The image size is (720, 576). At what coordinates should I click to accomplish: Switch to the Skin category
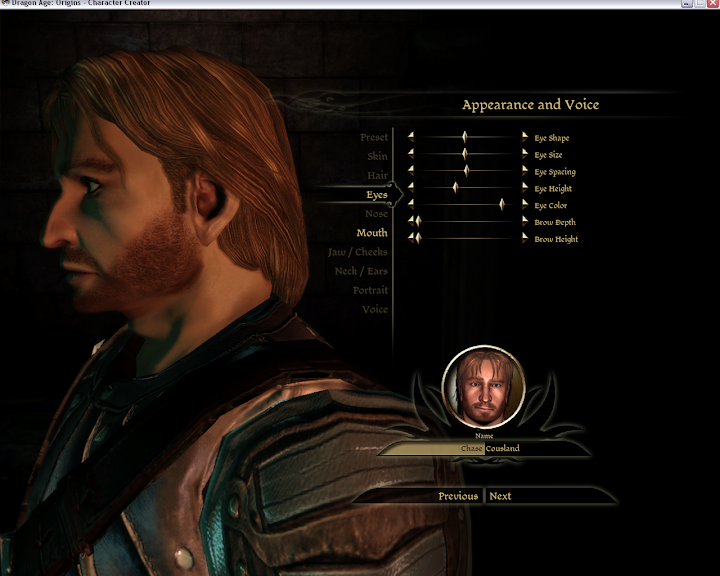click(x=376, y=156)
